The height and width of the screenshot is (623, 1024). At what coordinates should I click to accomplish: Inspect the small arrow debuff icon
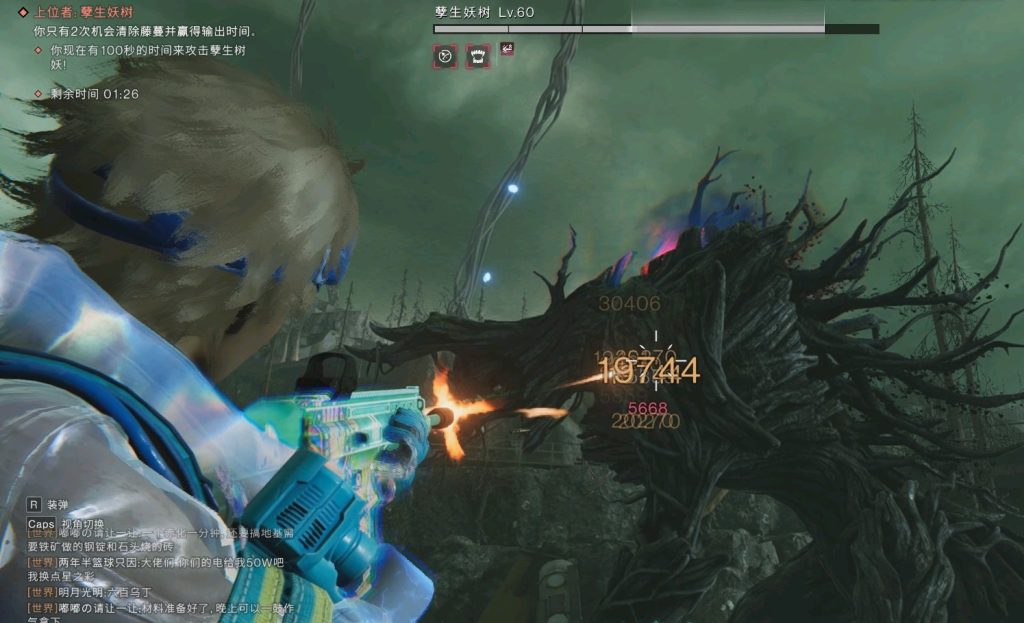click(507, 48)
